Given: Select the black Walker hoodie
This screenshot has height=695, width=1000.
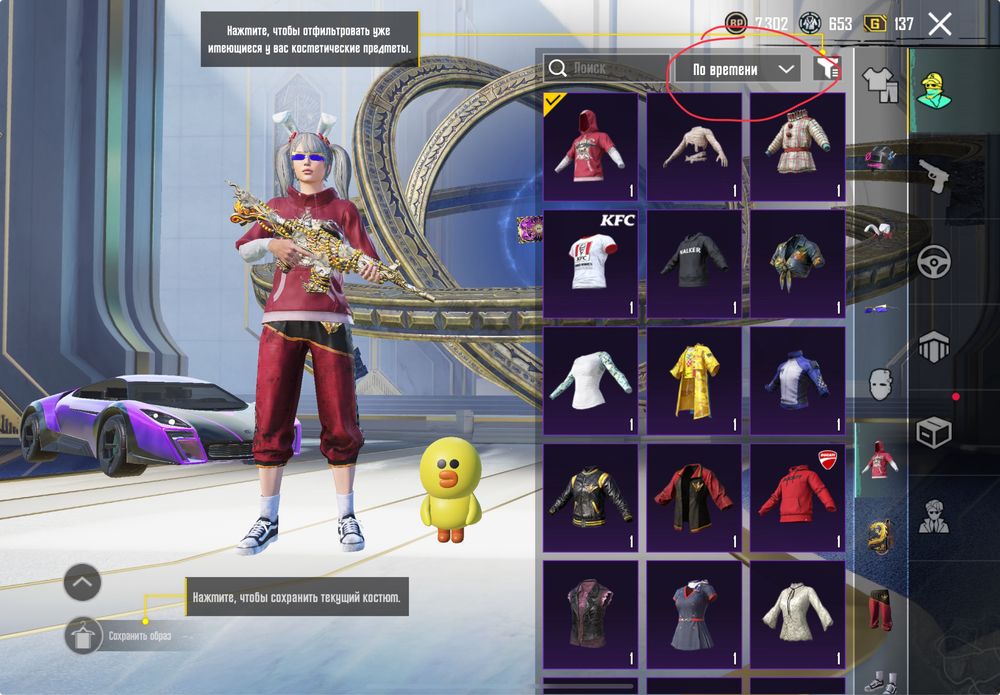Looking at the screenshot, I should 694,264.
